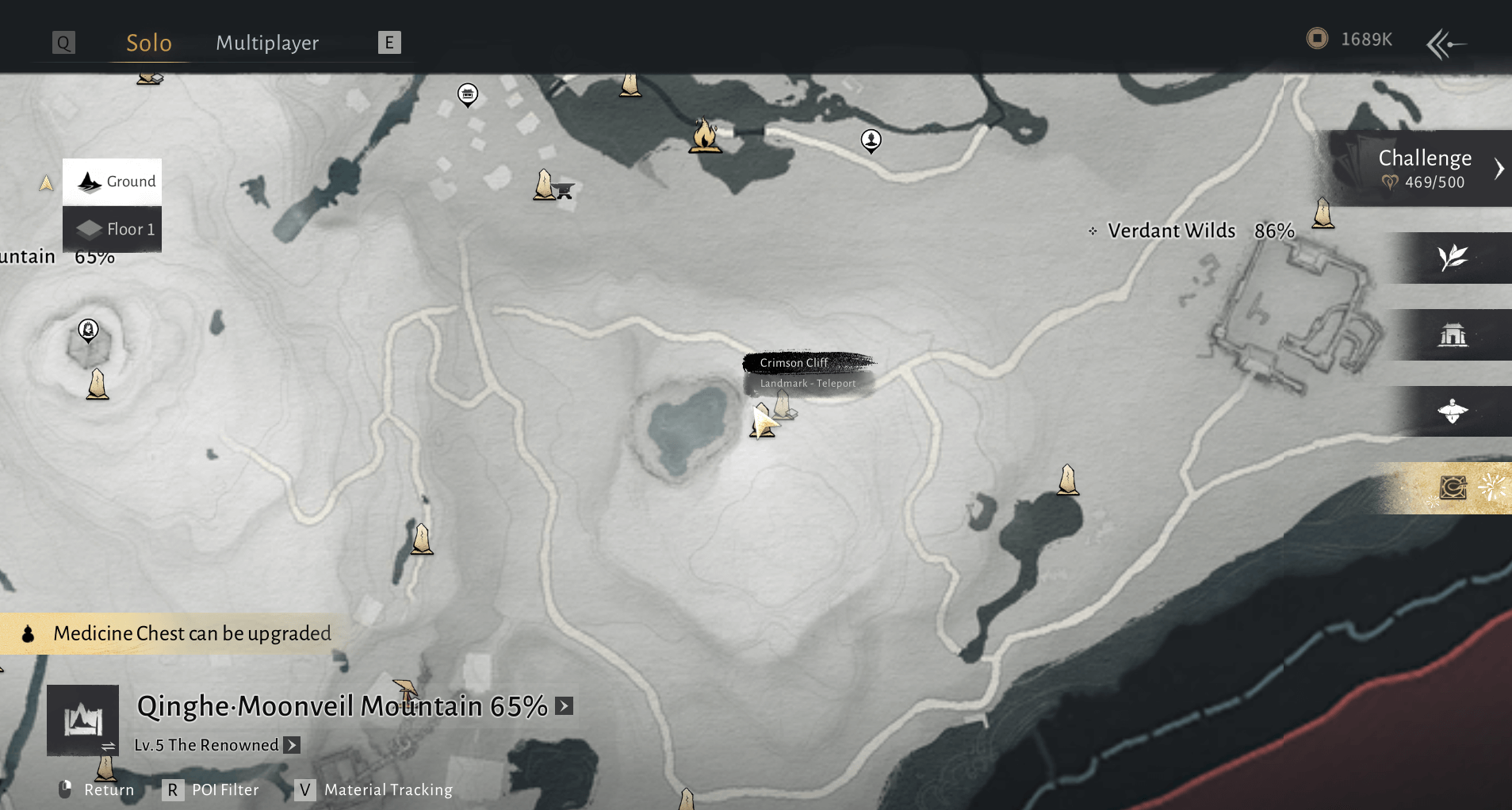Open the bird emblem side button

[1453, 411]
